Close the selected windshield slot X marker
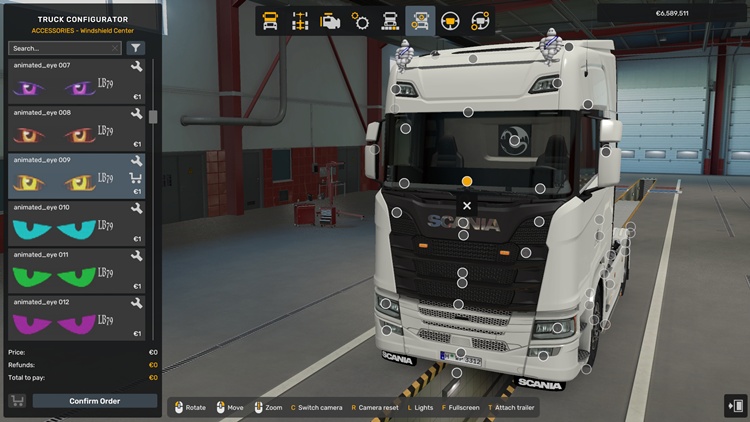750x422 pixels. pos(467,206)
